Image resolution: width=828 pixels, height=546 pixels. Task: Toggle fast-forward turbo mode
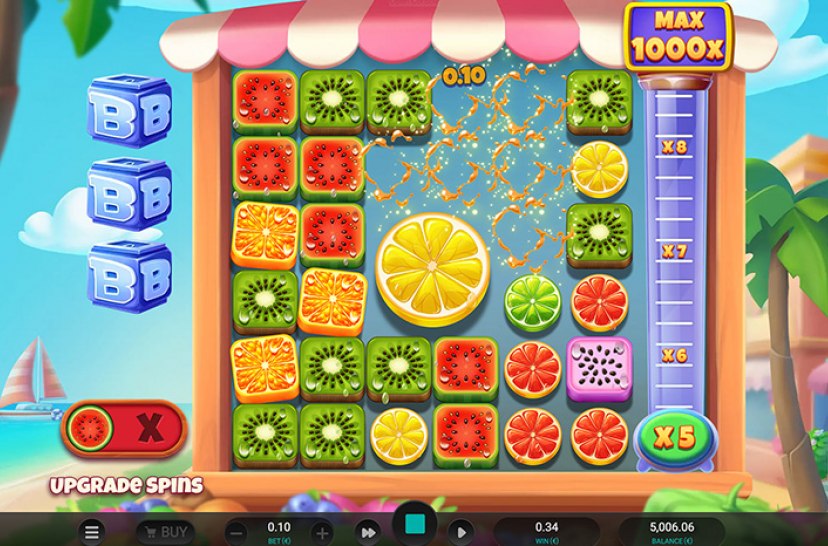369,532
